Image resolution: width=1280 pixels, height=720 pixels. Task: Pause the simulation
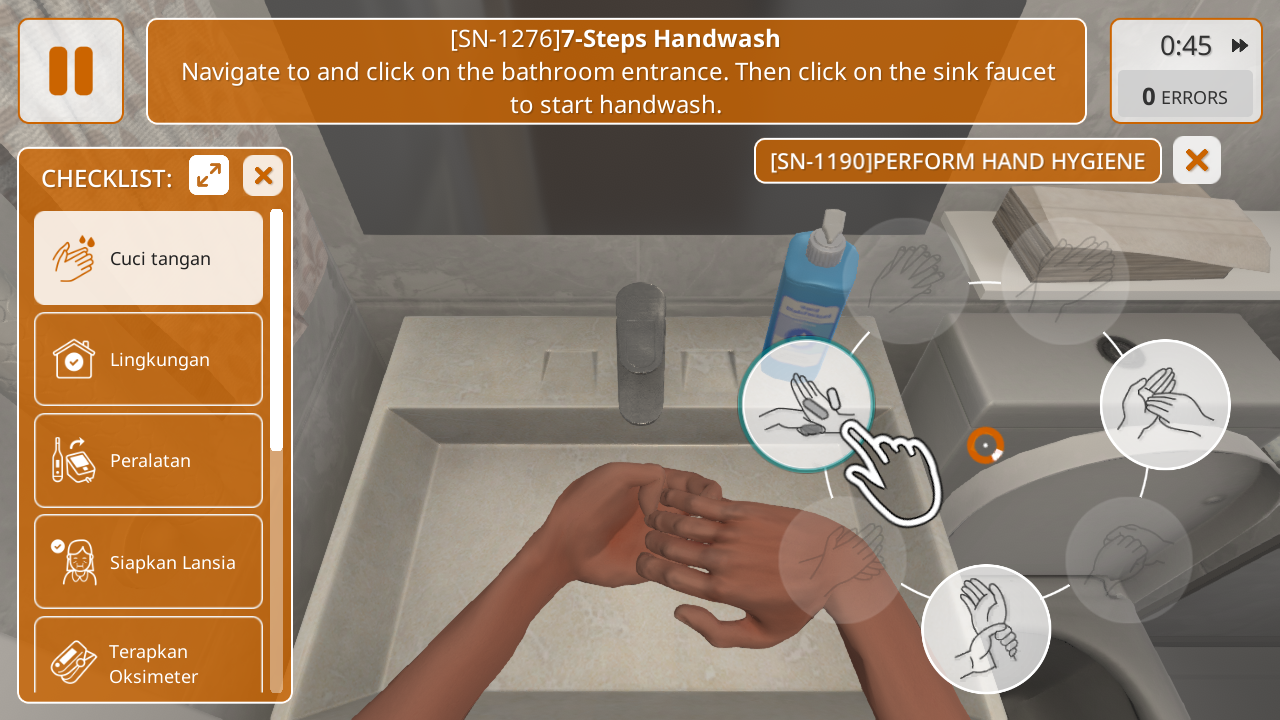(71, 71)
